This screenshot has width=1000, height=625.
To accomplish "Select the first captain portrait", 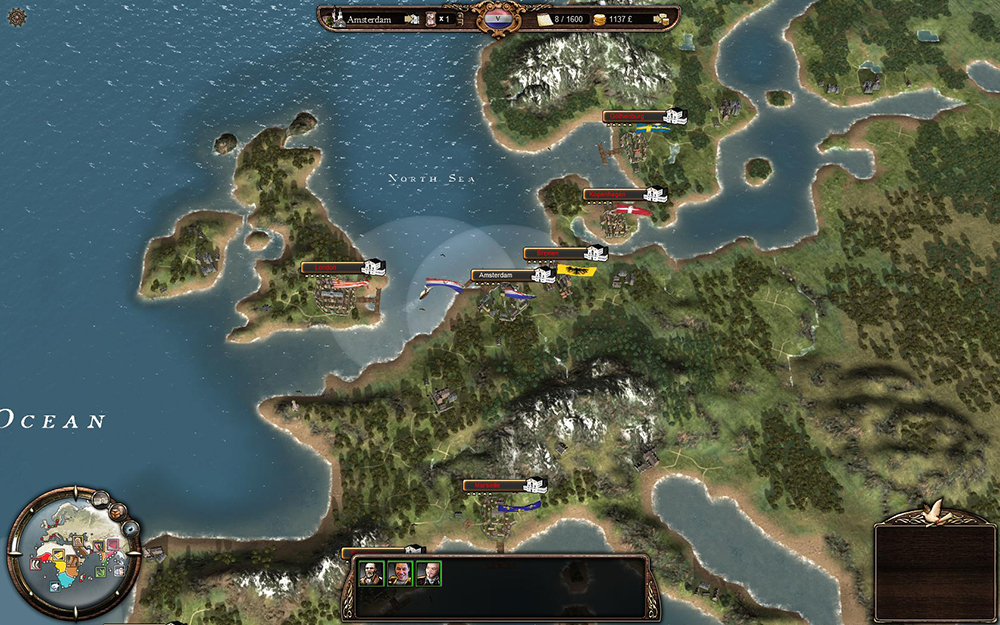I will [372, 573].
